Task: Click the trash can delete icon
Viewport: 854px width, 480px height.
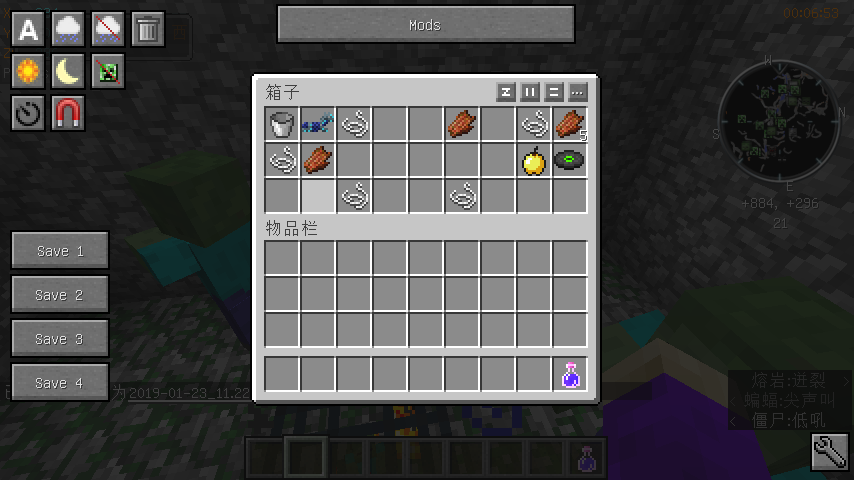Action: pos(147,29)
